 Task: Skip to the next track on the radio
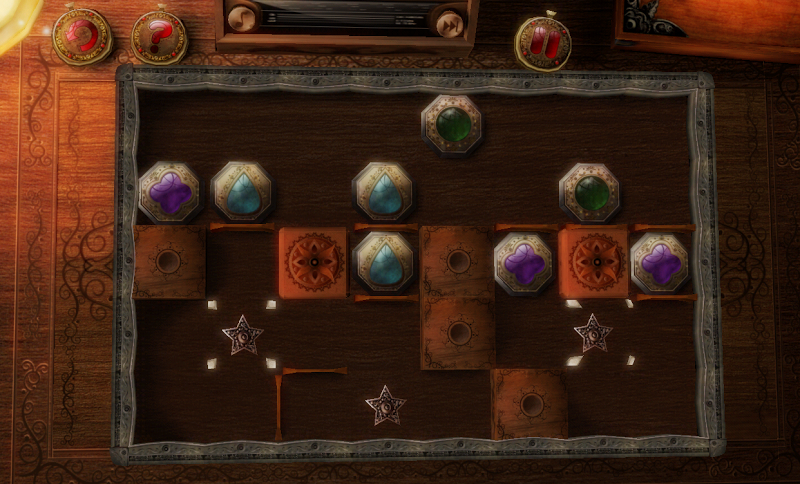coord(451,22)
